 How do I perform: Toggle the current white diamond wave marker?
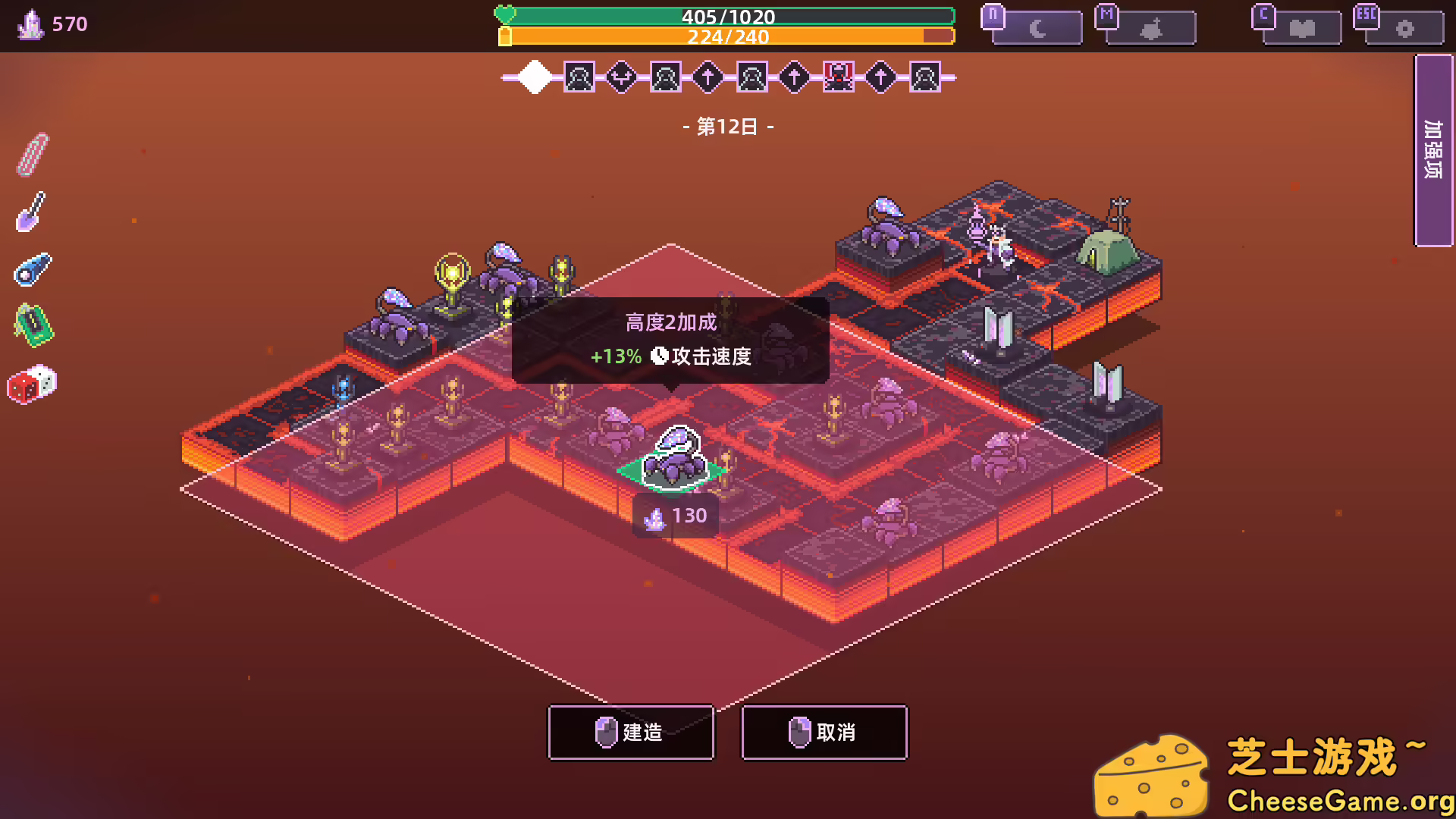(x=535, y=77)
